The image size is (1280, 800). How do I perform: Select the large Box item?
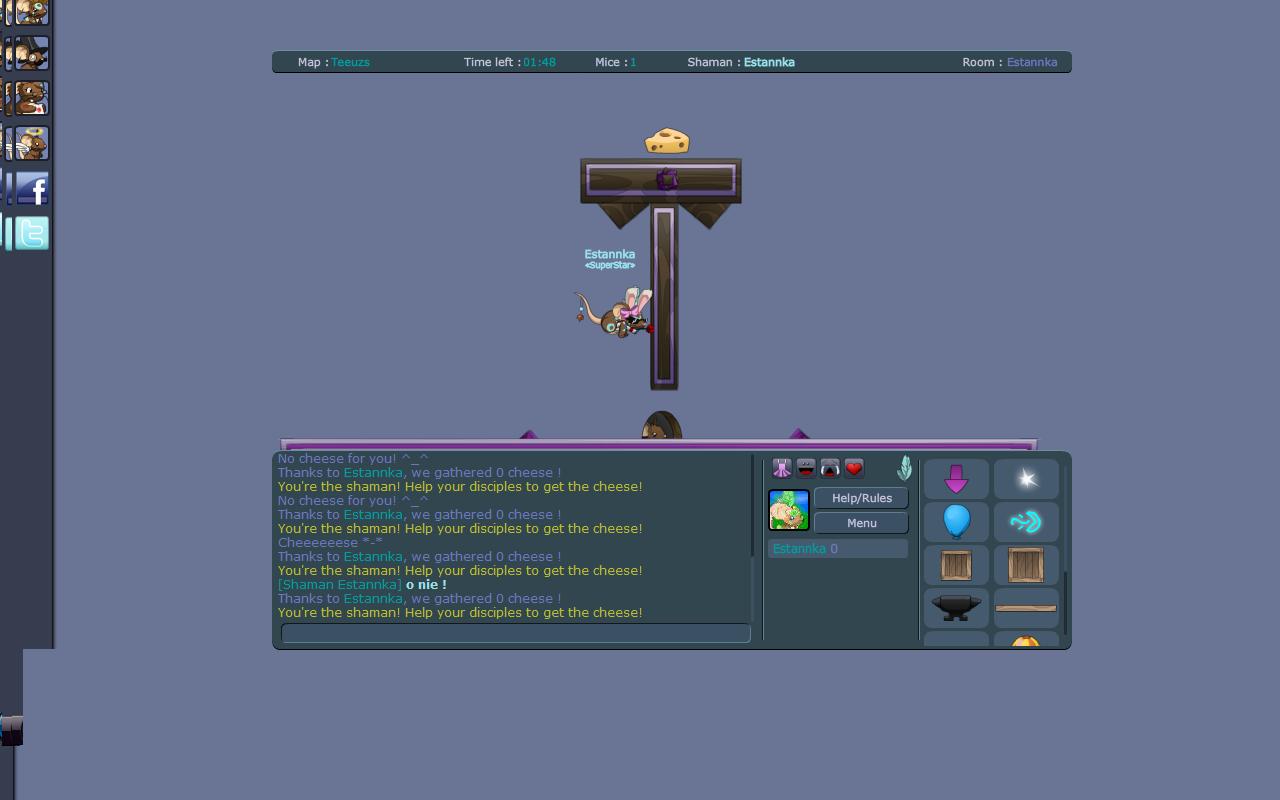pyautogui.click(x=1025, y=564)
